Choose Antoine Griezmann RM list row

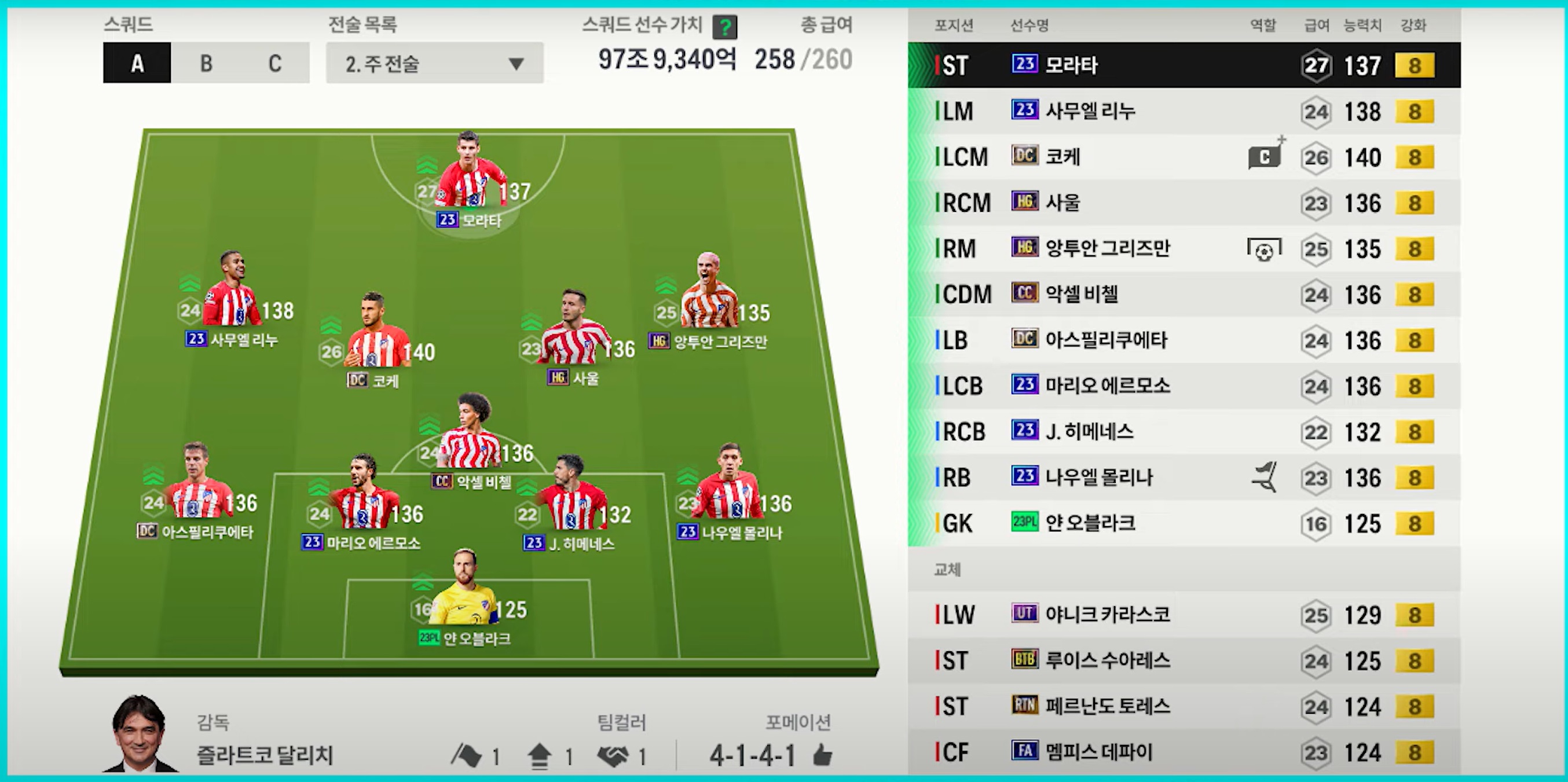(1184, 248)
